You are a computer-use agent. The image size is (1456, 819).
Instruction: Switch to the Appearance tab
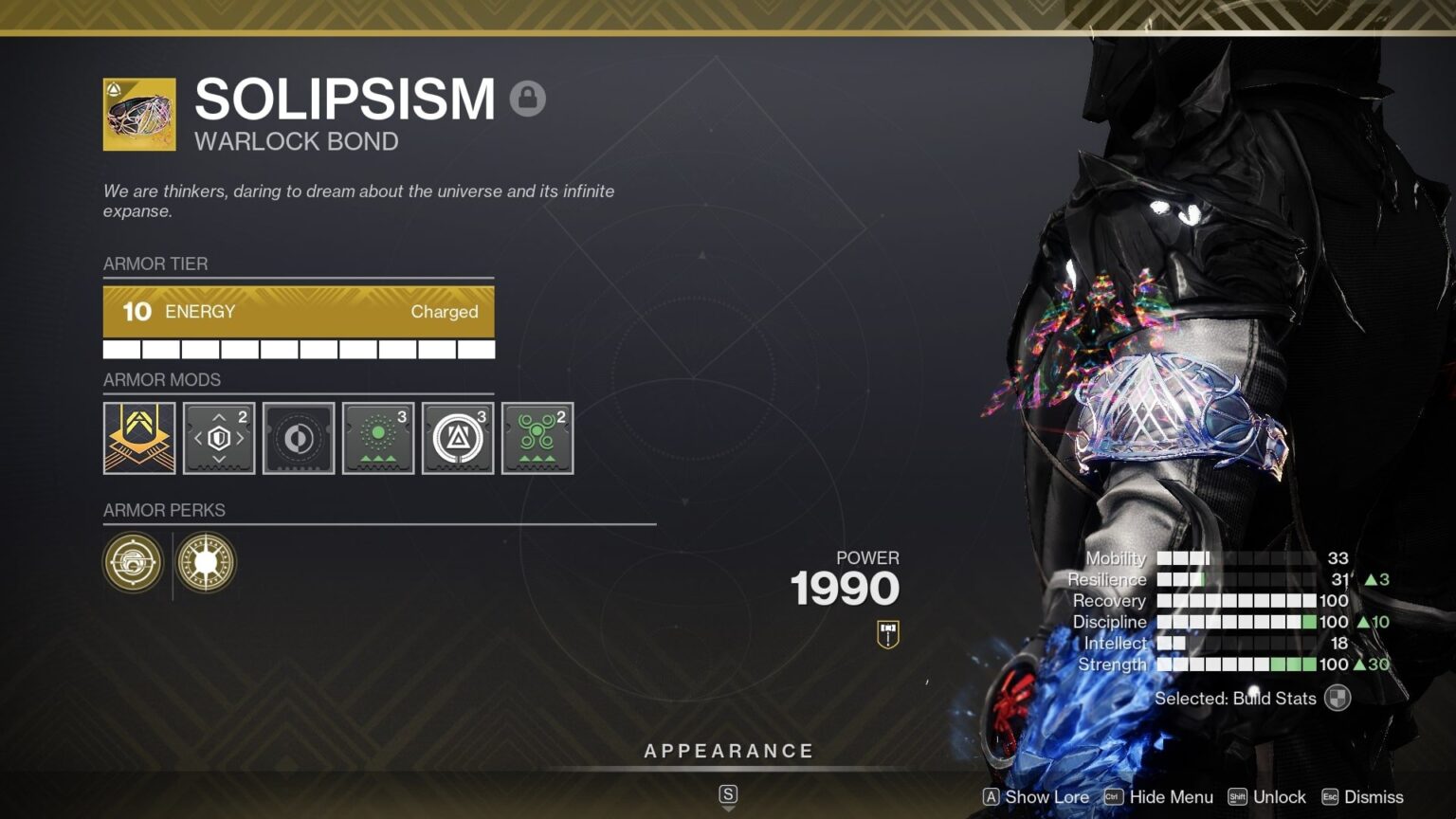[728, 750]
